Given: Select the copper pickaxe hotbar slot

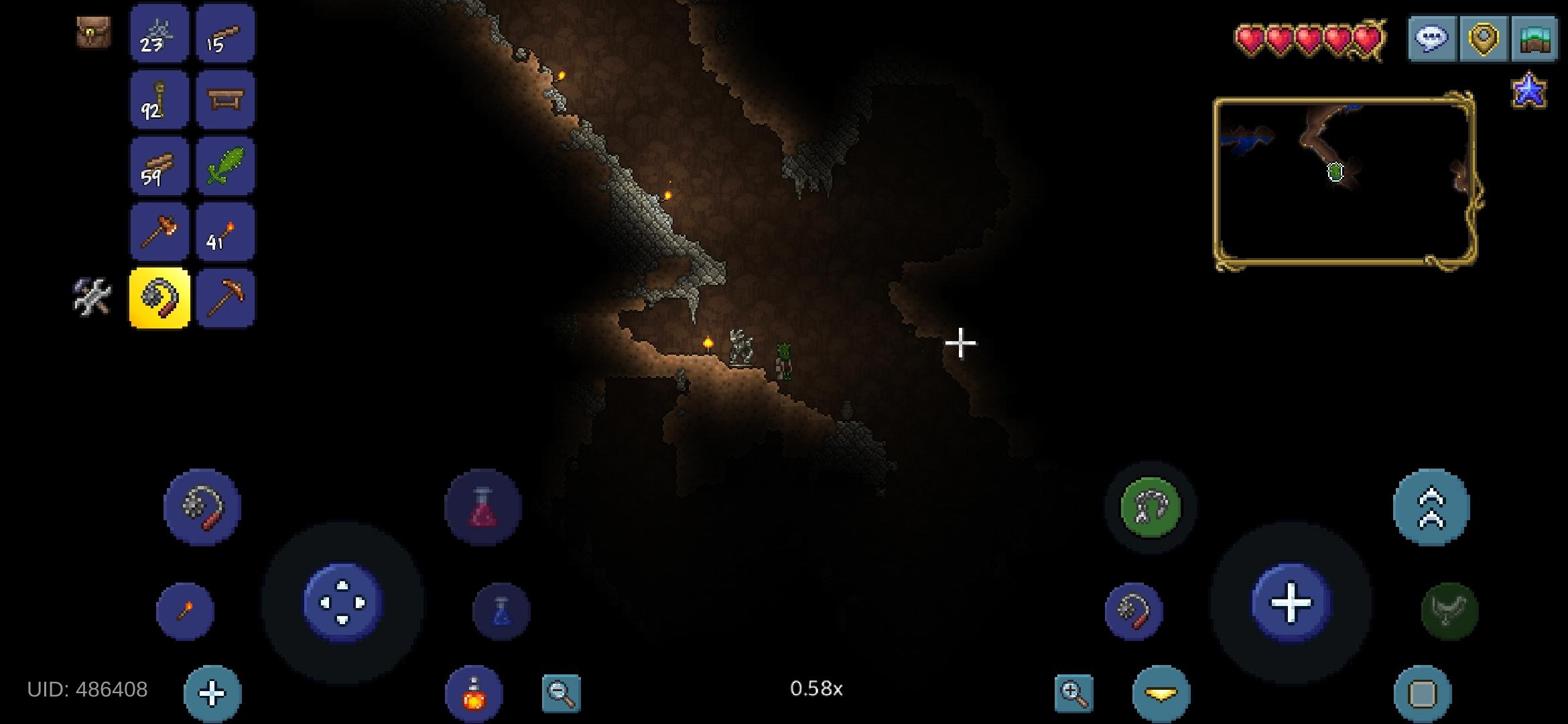Looking at the screenshot, I should pos(225,298).
